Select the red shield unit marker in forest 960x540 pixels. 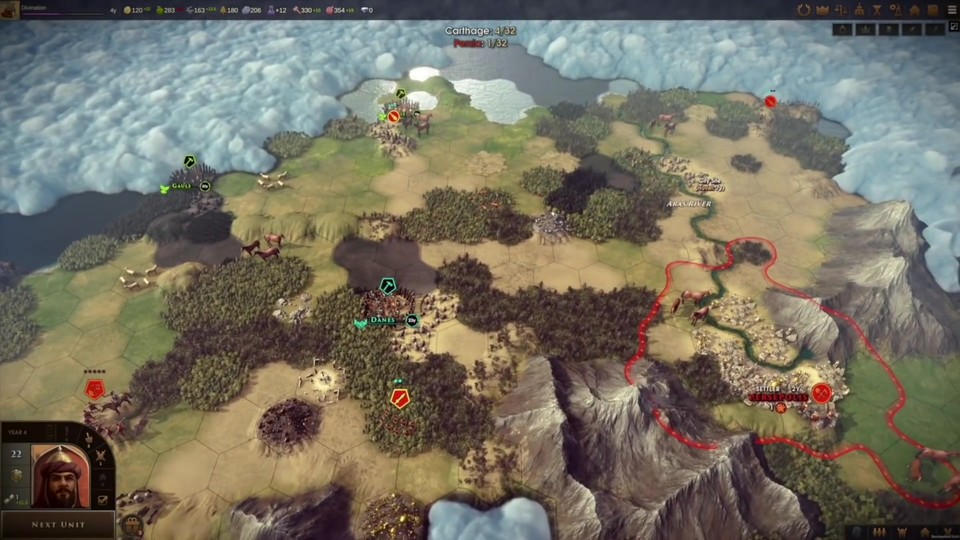click(400, 398)
